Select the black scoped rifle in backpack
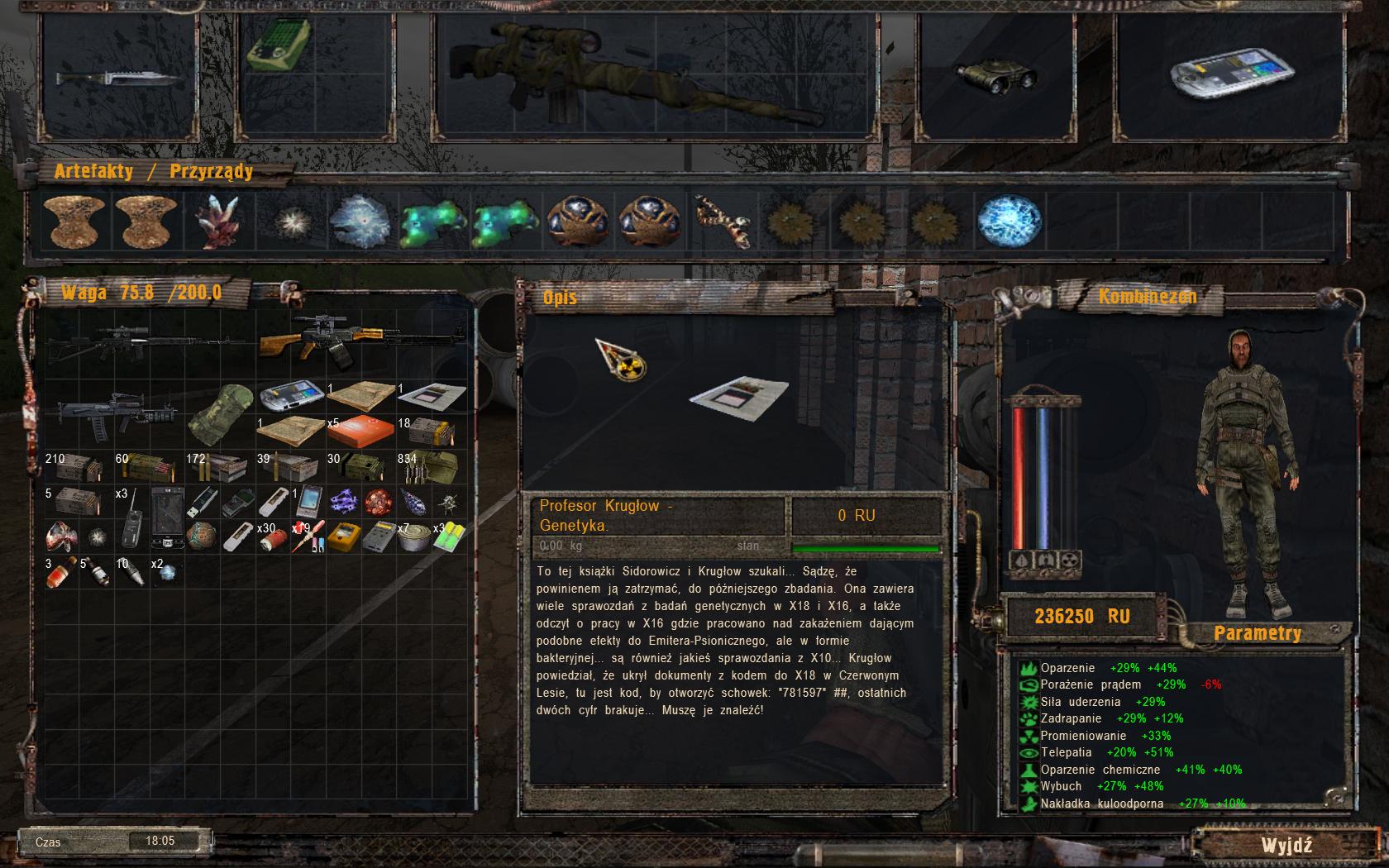Image resolution: width=1389 pixels, height=868 pixels. (149, 341)
